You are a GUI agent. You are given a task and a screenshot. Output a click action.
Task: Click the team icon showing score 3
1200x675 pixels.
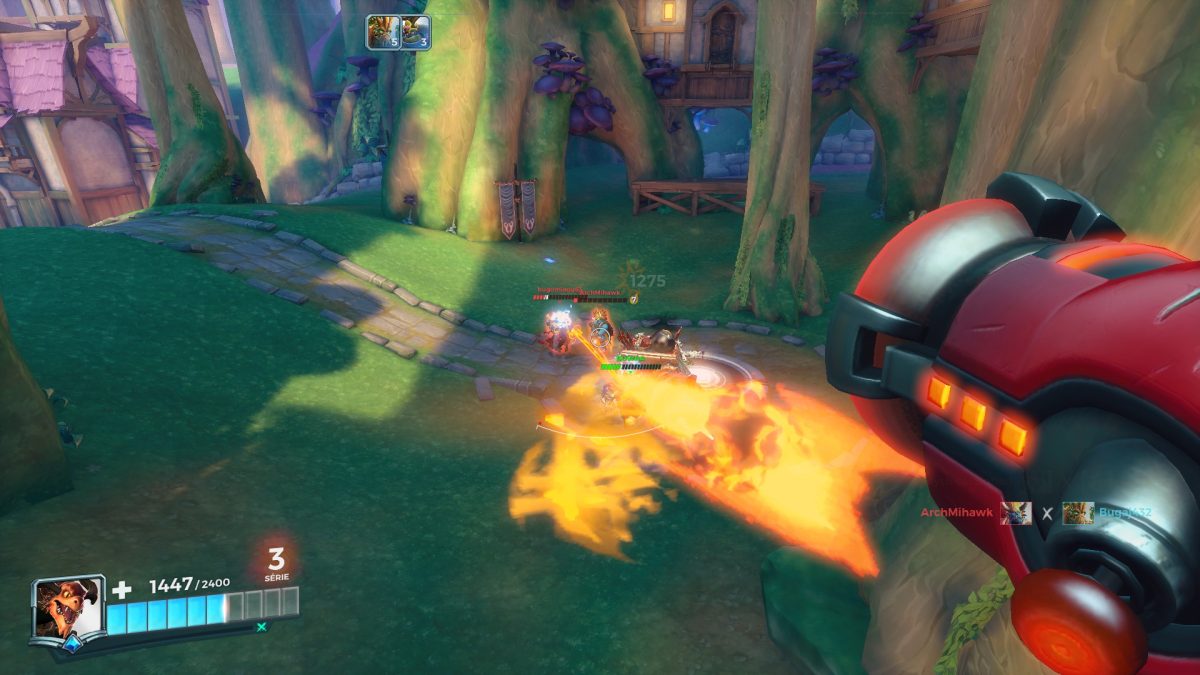(415, 32)
